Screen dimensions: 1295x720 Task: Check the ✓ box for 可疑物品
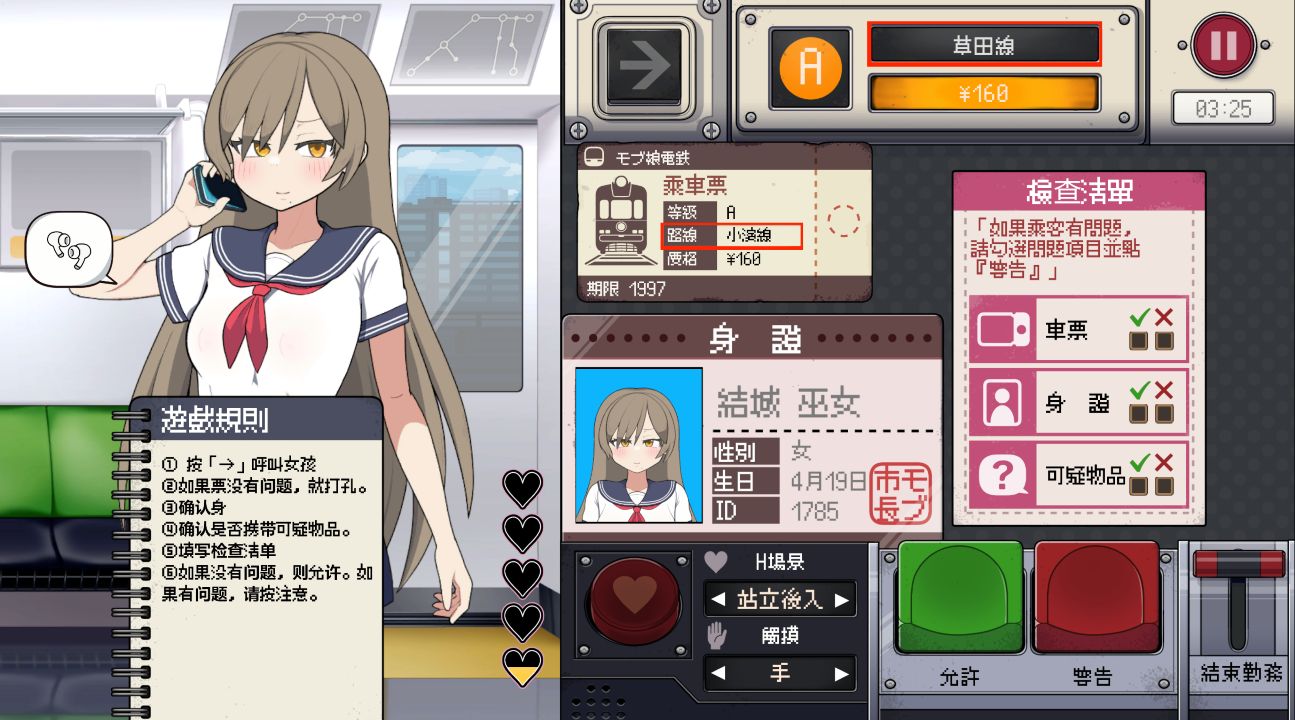(x=1138, y=488)
